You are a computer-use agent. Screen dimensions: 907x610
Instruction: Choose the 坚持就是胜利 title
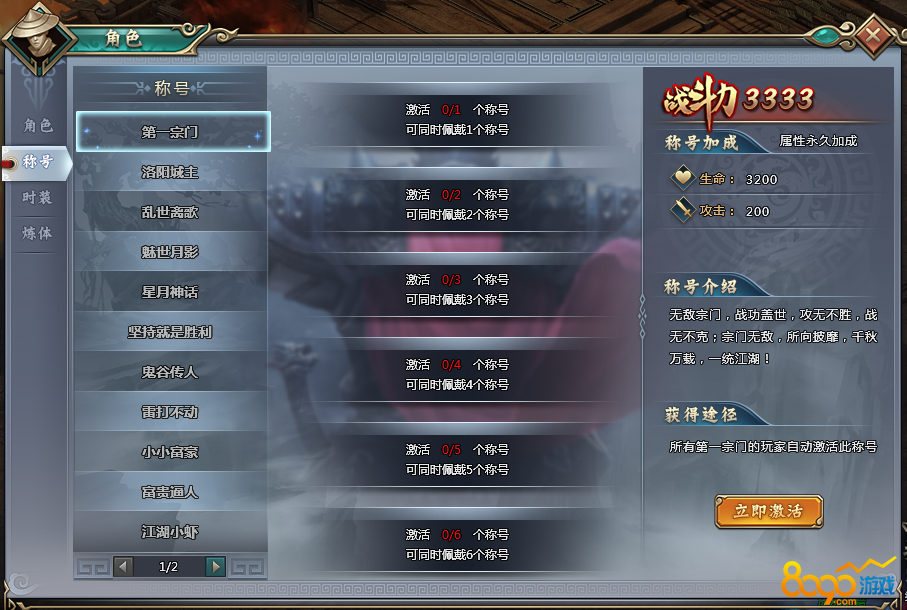click(x=171, y=332)
